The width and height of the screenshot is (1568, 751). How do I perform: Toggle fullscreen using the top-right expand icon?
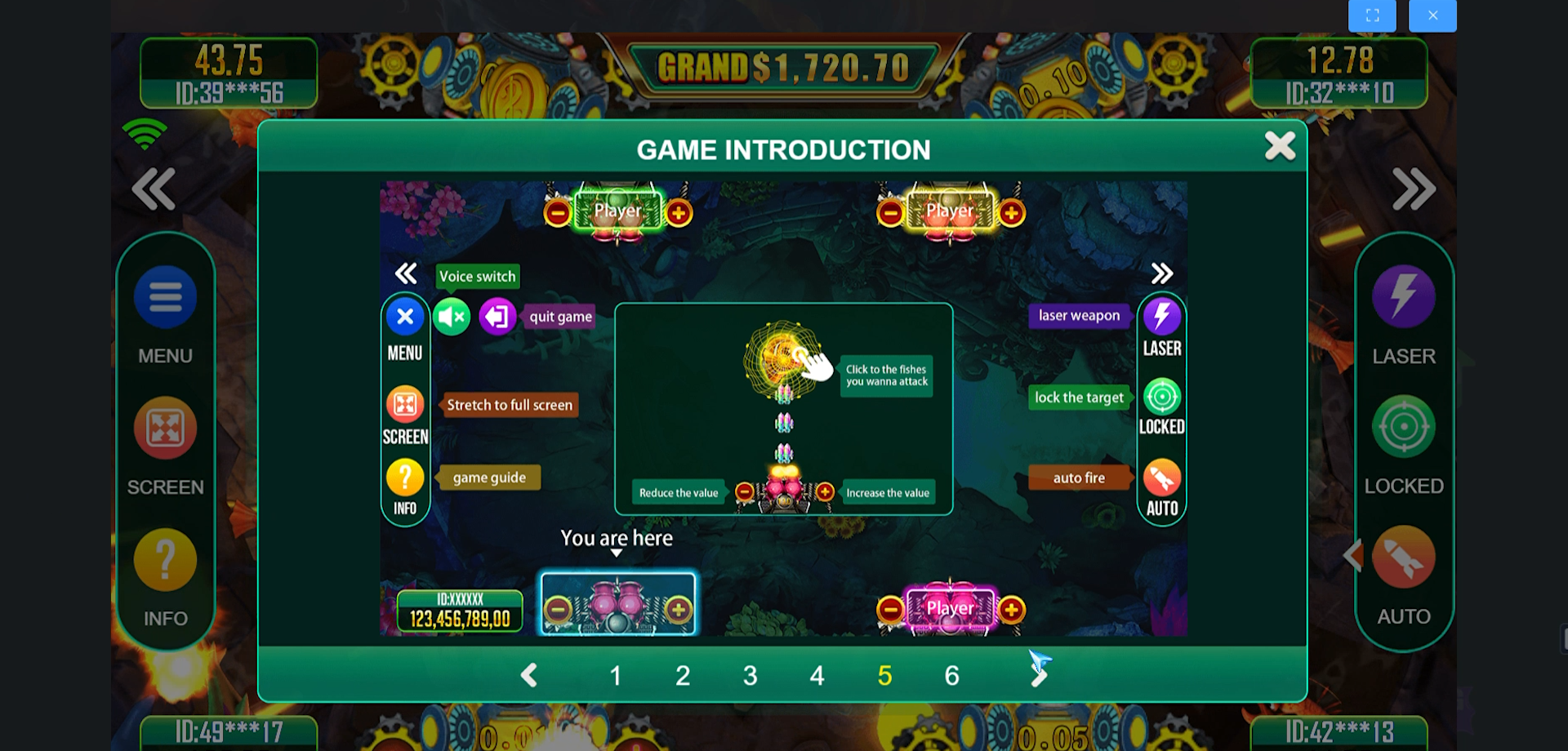point(1372,15)
